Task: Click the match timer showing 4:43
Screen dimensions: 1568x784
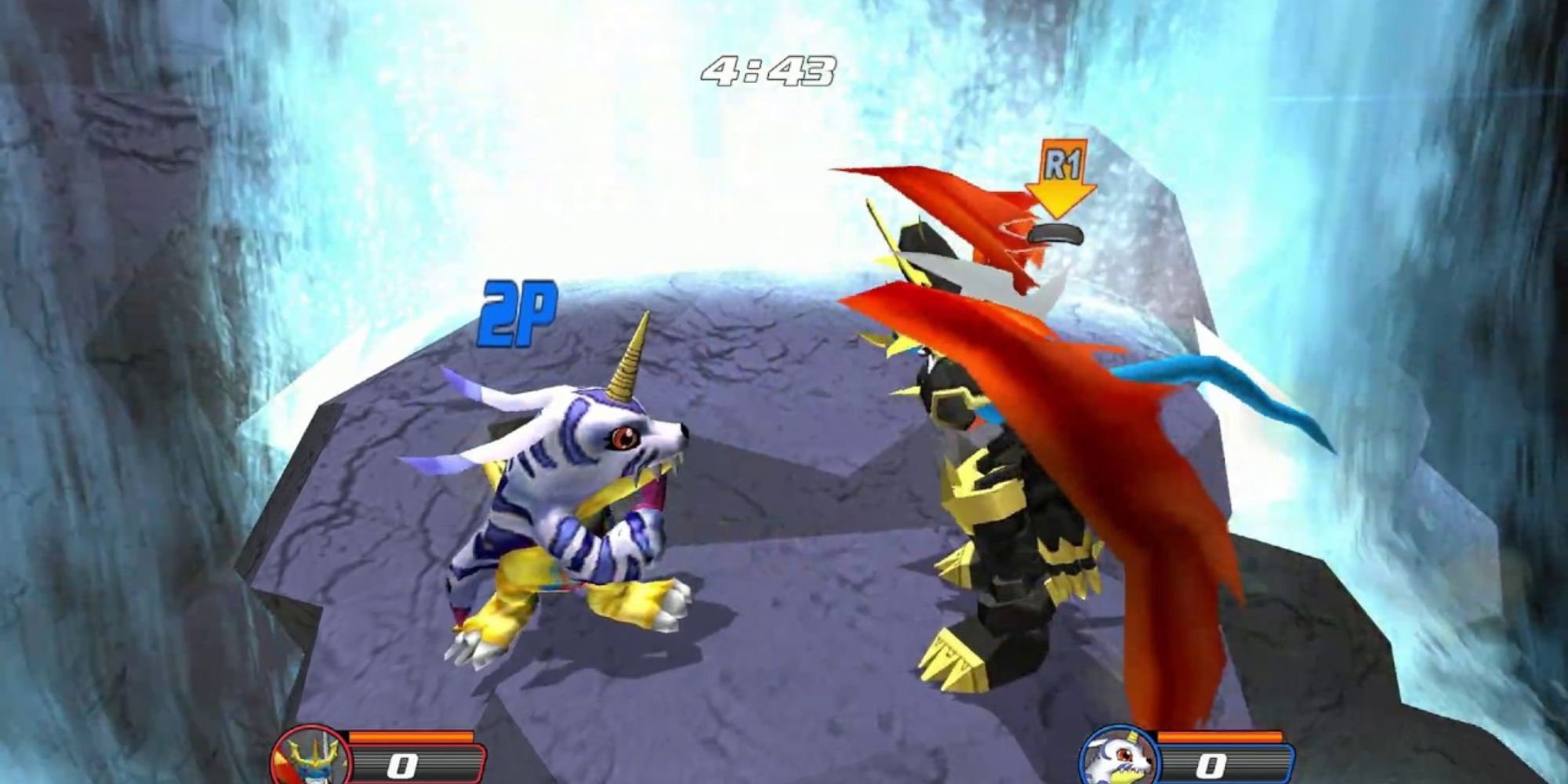Action: tap(766, 69)
